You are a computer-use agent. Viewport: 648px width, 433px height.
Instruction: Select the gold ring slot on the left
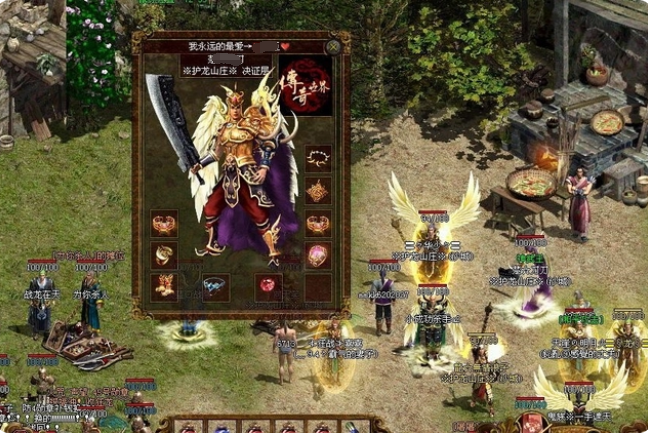(164, 256)
